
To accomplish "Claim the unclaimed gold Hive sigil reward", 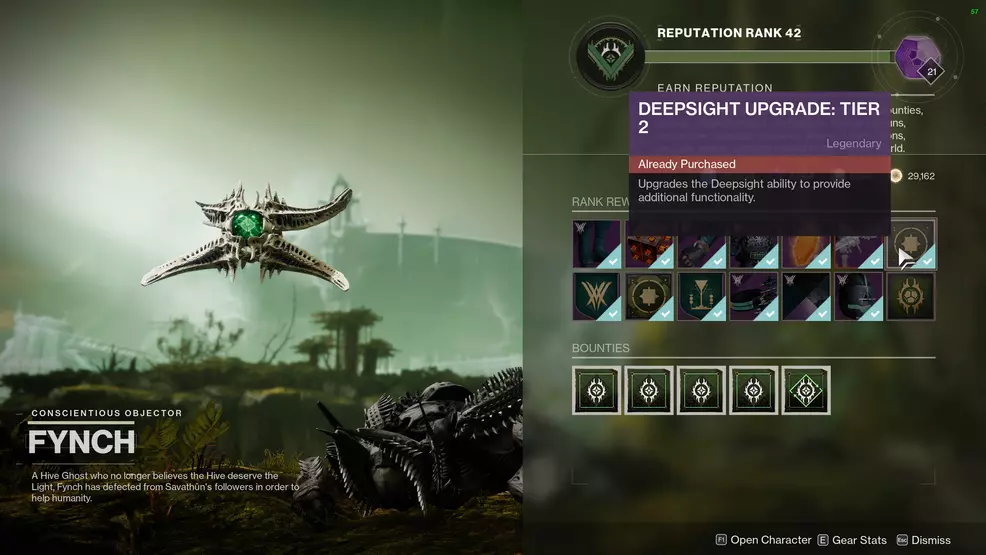I will (910, 296).
